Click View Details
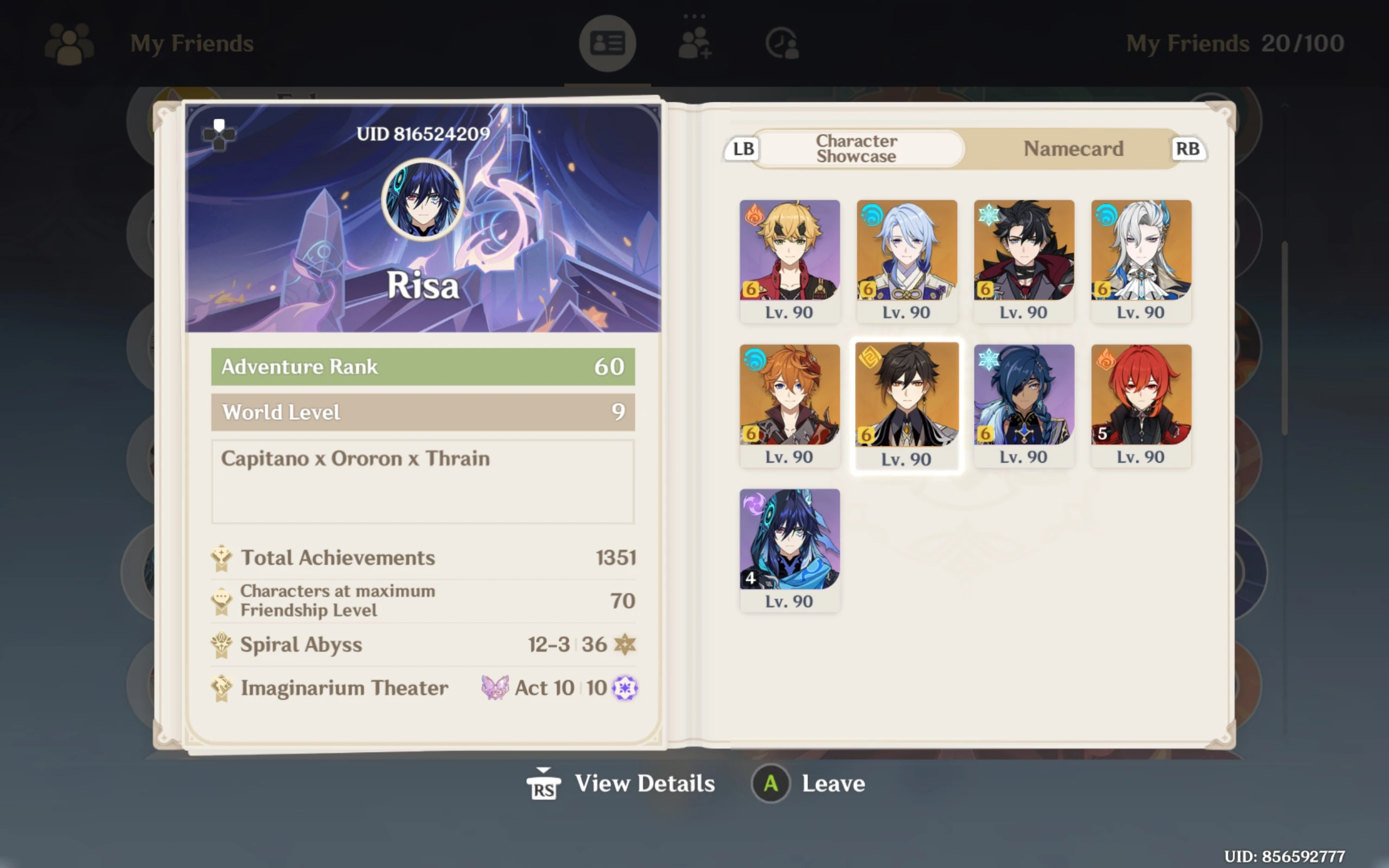This screenshot has width=1389, height=868. click(x=644, y=783)
